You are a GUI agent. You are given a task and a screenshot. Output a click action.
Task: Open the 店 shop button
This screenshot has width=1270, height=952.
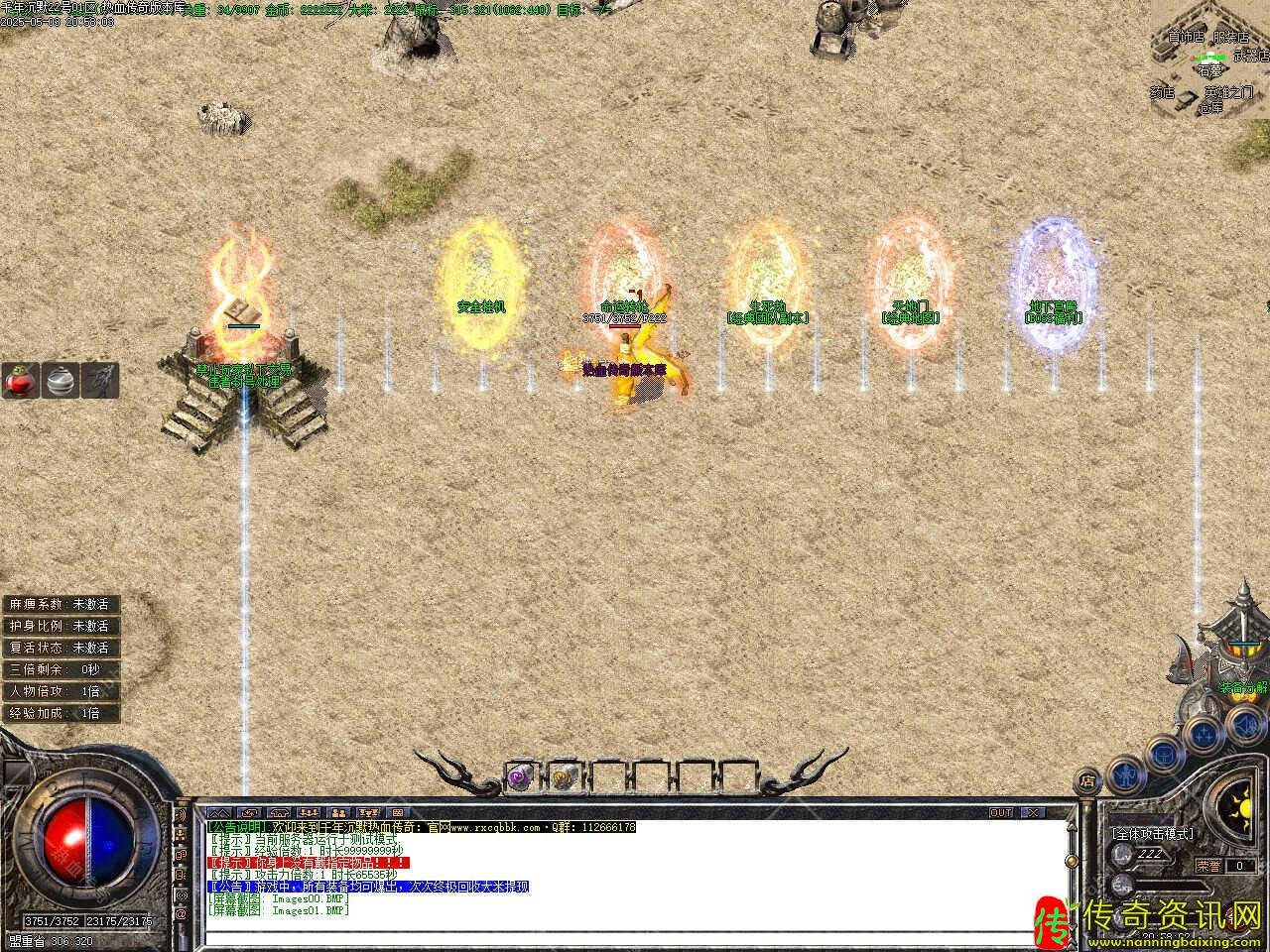click(1089, 778)
